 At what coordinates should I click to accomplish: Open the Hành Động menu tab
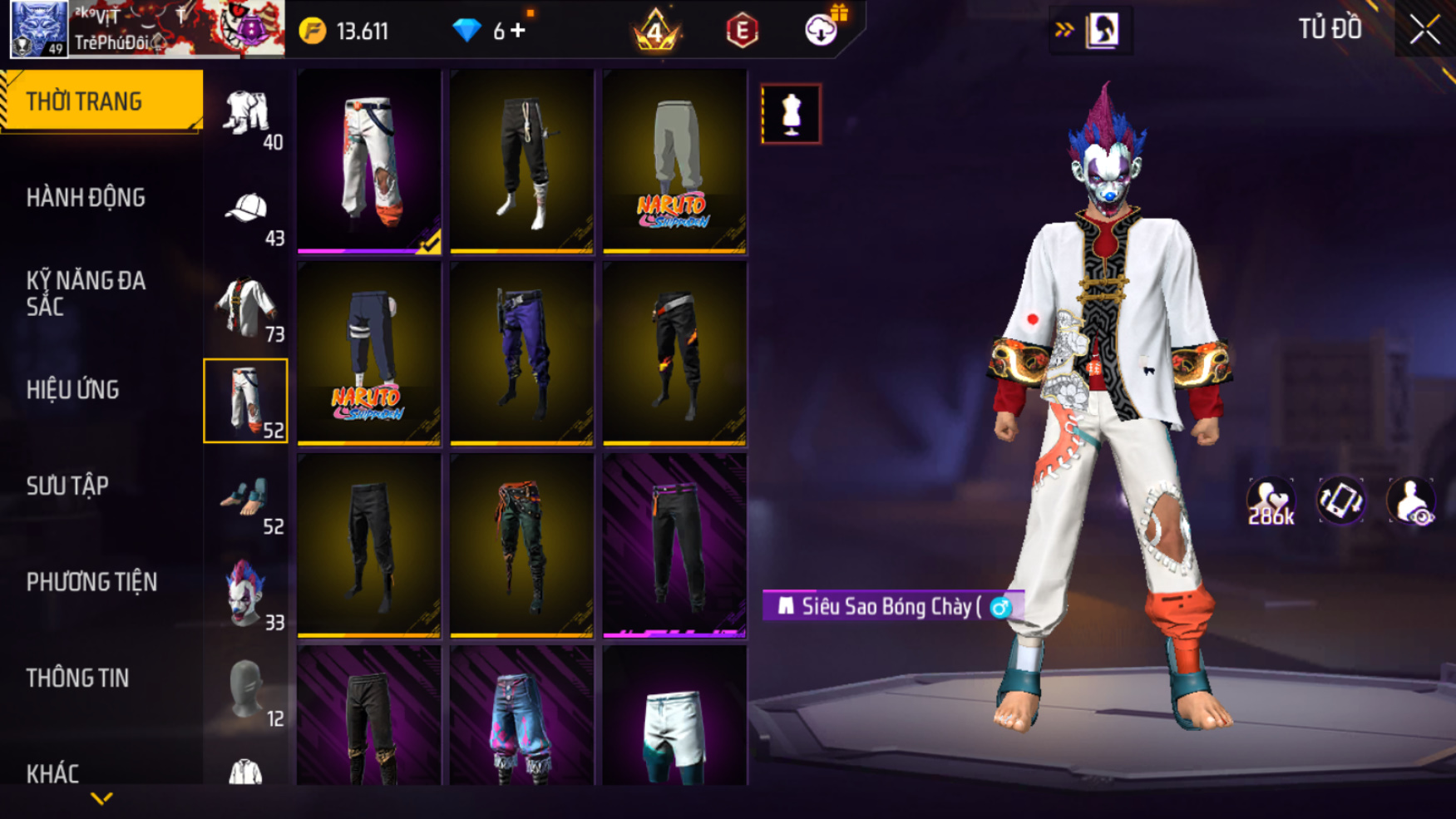(86, 198)
